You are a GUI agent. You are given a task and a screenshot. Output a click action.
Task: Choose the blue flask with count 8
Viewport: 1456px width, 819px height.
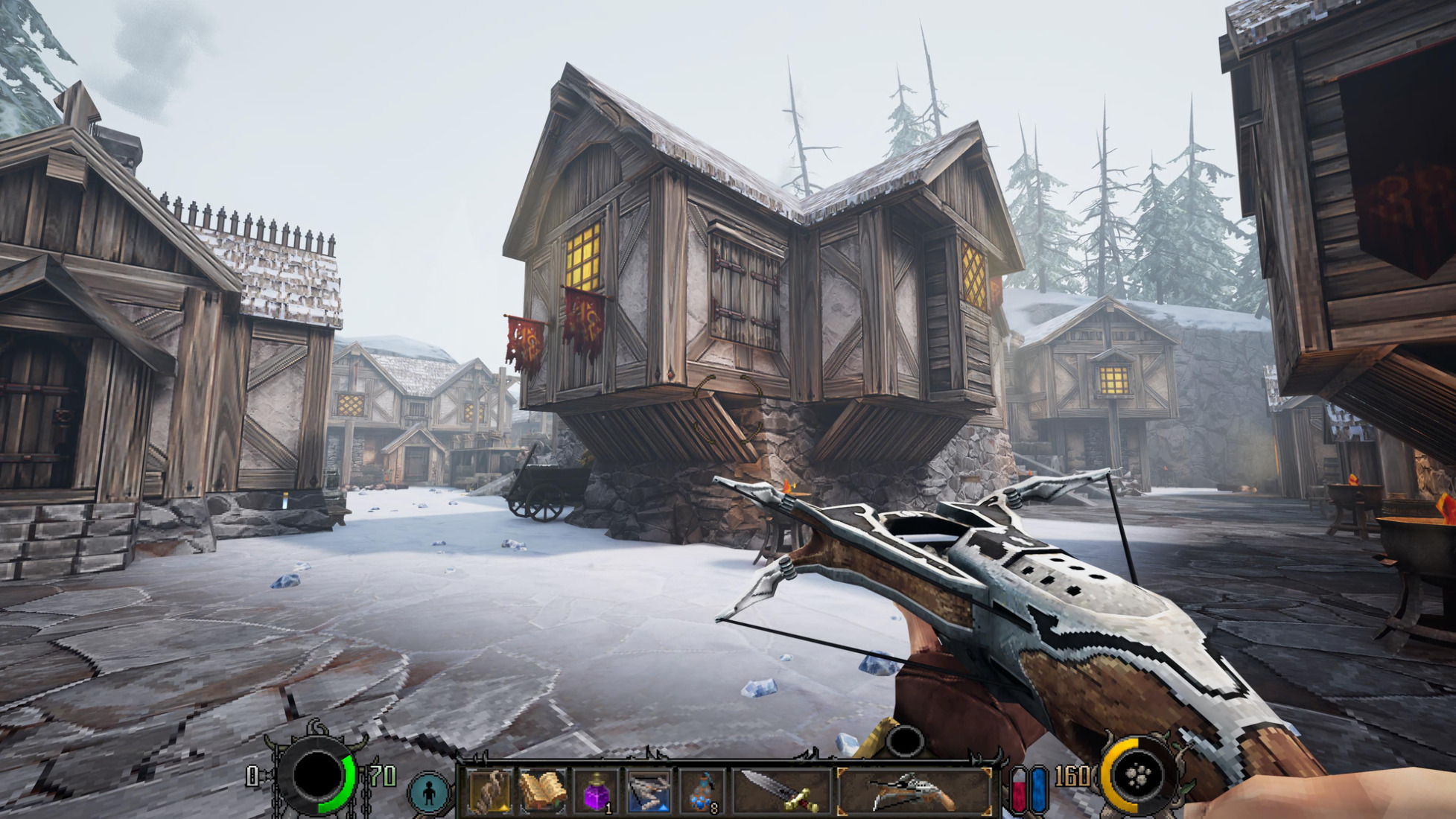point(702,792)
